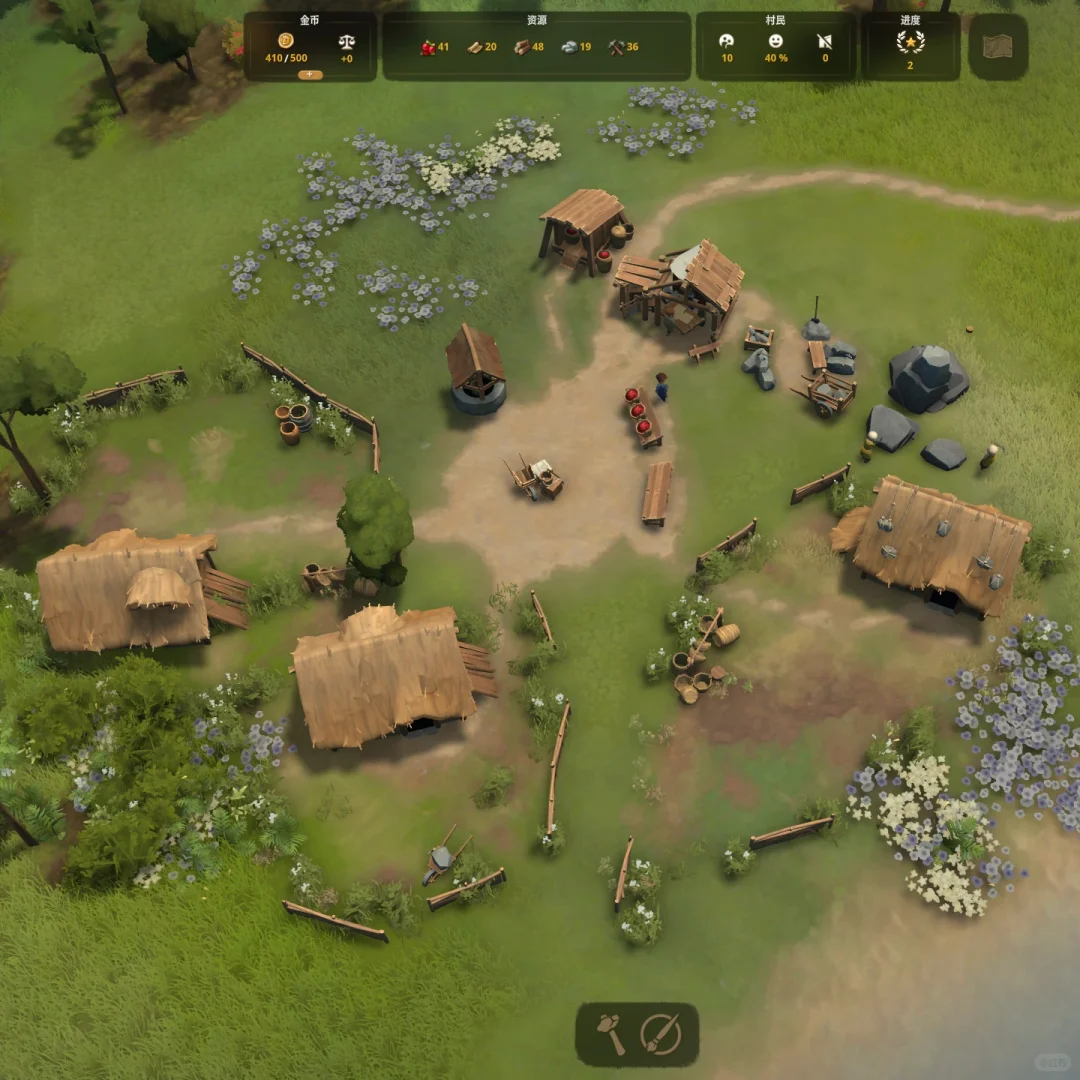Open the map with the top-right button
The width and height of the screenshot is (1080, 1080).
tap(997, 46)
